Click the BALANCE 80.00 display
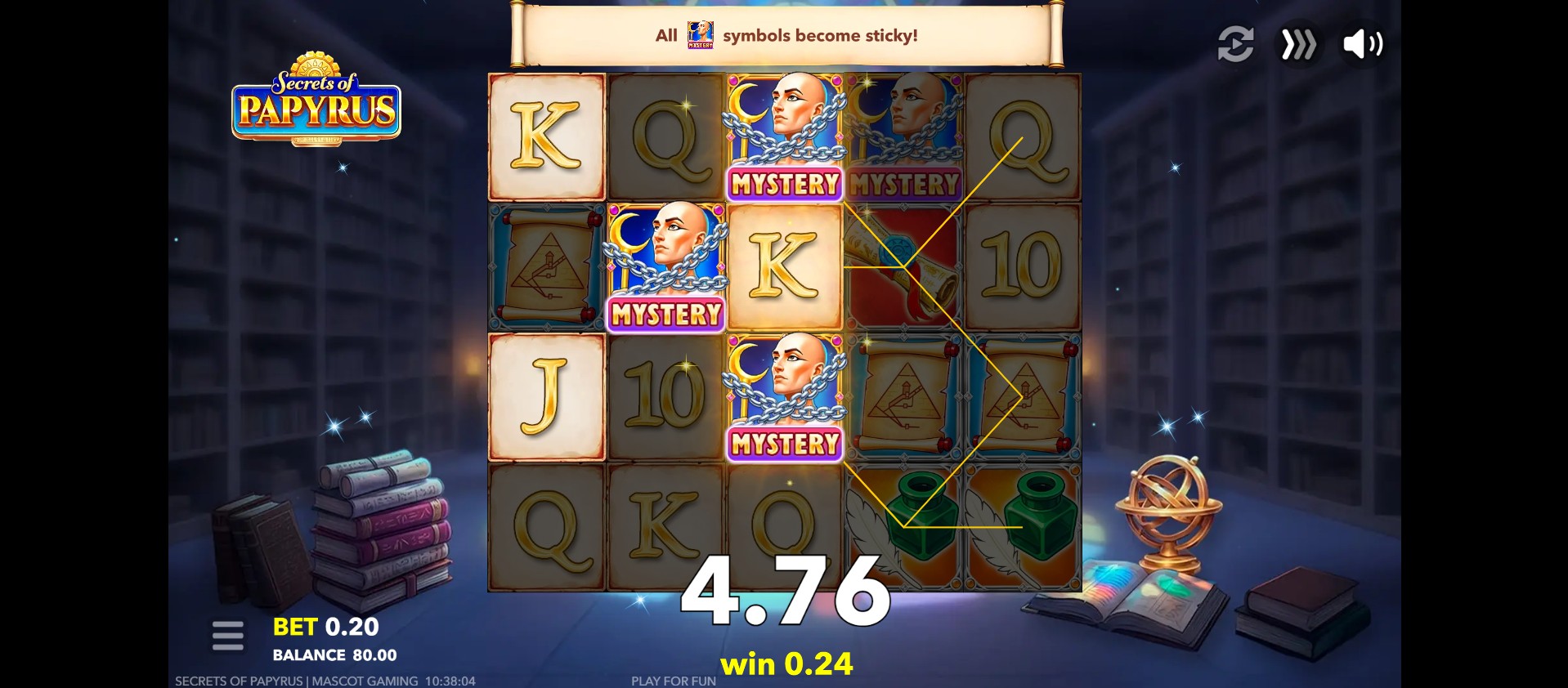Image resolution: width=1568 pixels, height=688 pixels. click(333, 654)
